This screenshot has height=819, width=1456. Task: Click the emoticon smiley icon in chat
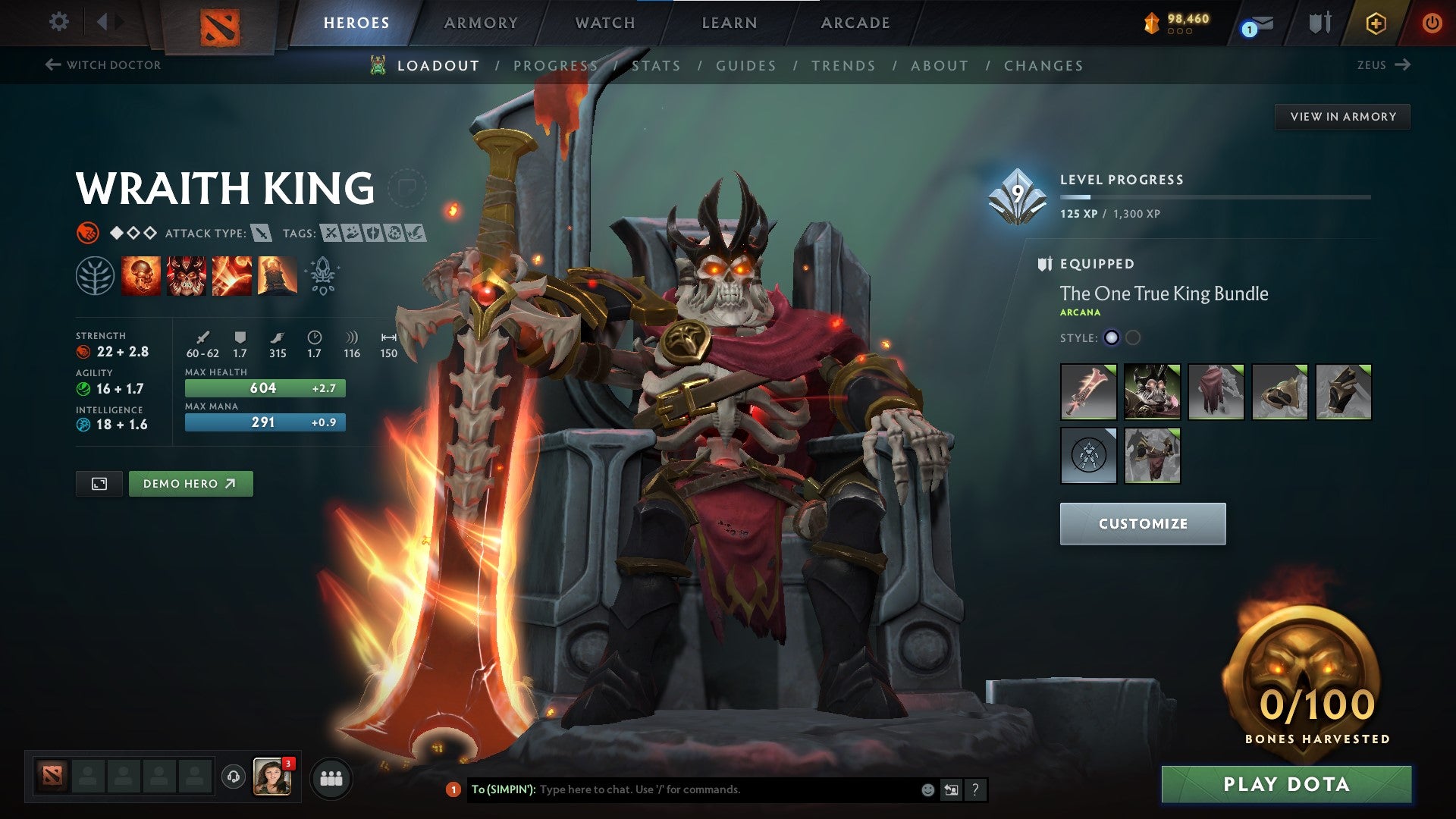(927, 789)
